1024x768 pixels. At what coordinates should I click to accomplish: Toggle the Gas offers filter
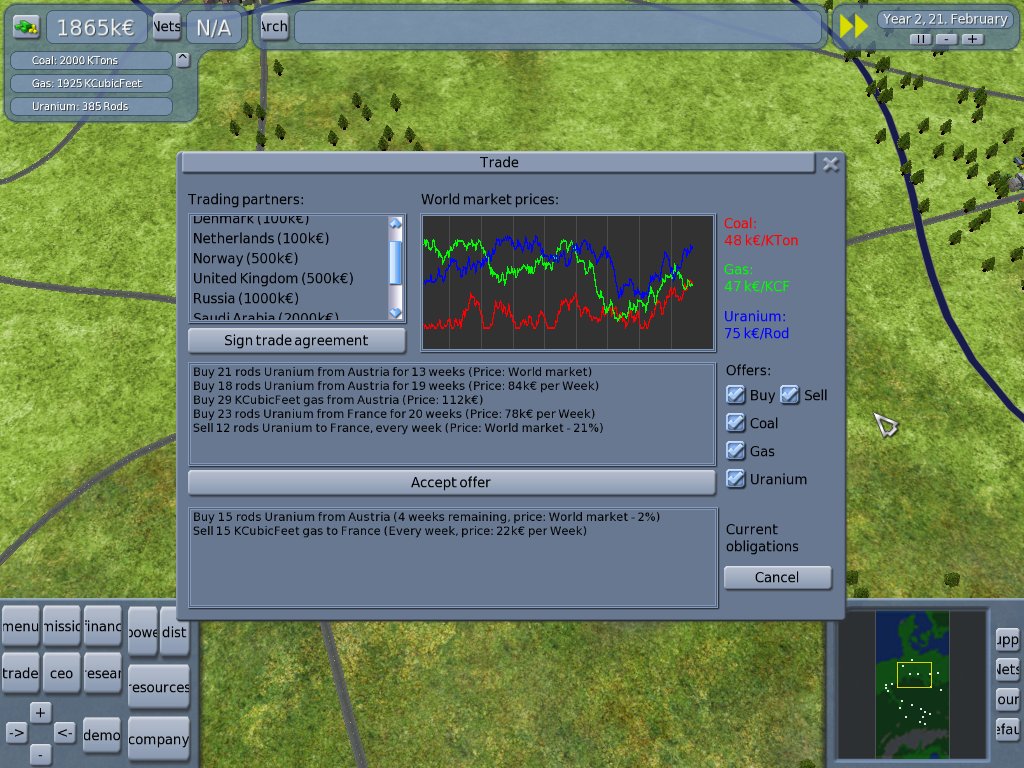coord(736,451)
